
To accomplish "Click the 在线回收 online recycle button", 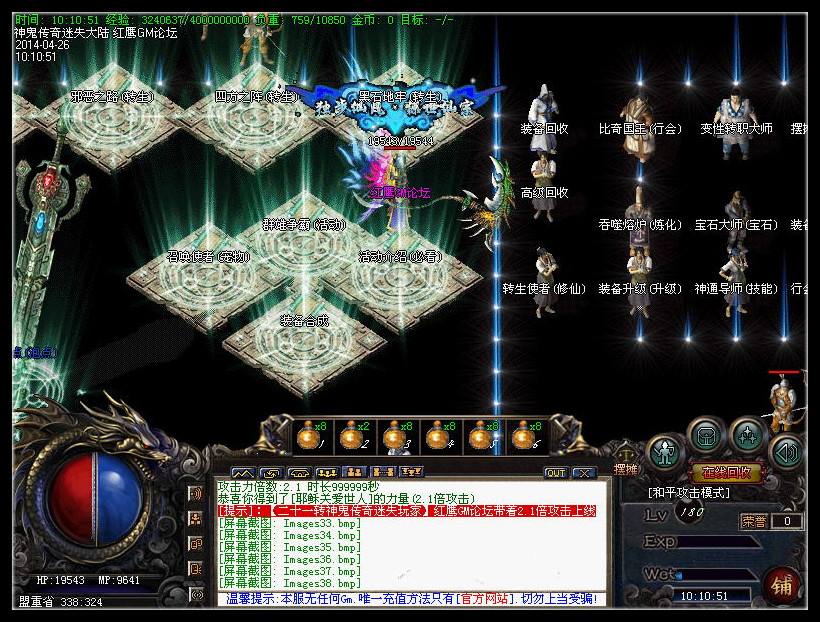I will (x=727, y=473).
